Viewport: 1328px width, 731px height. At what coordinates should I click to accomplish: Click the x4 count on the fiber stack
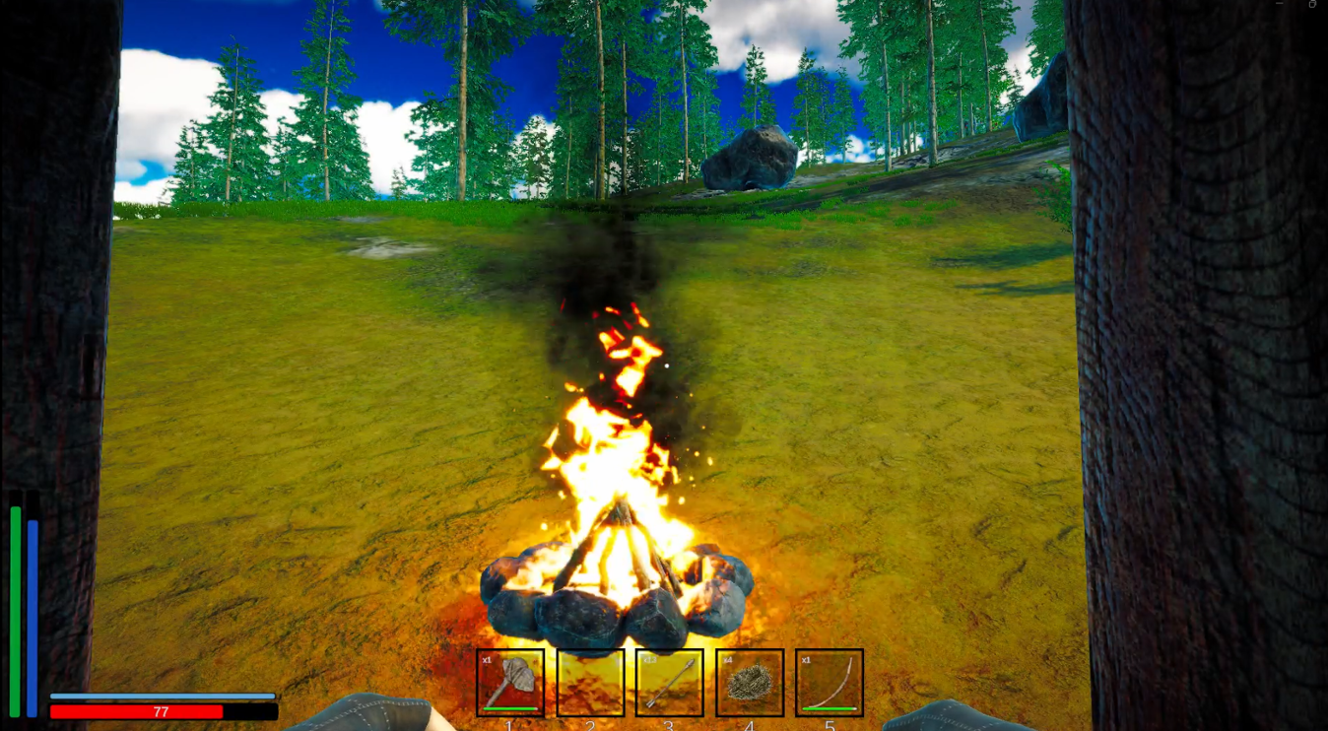728,660
